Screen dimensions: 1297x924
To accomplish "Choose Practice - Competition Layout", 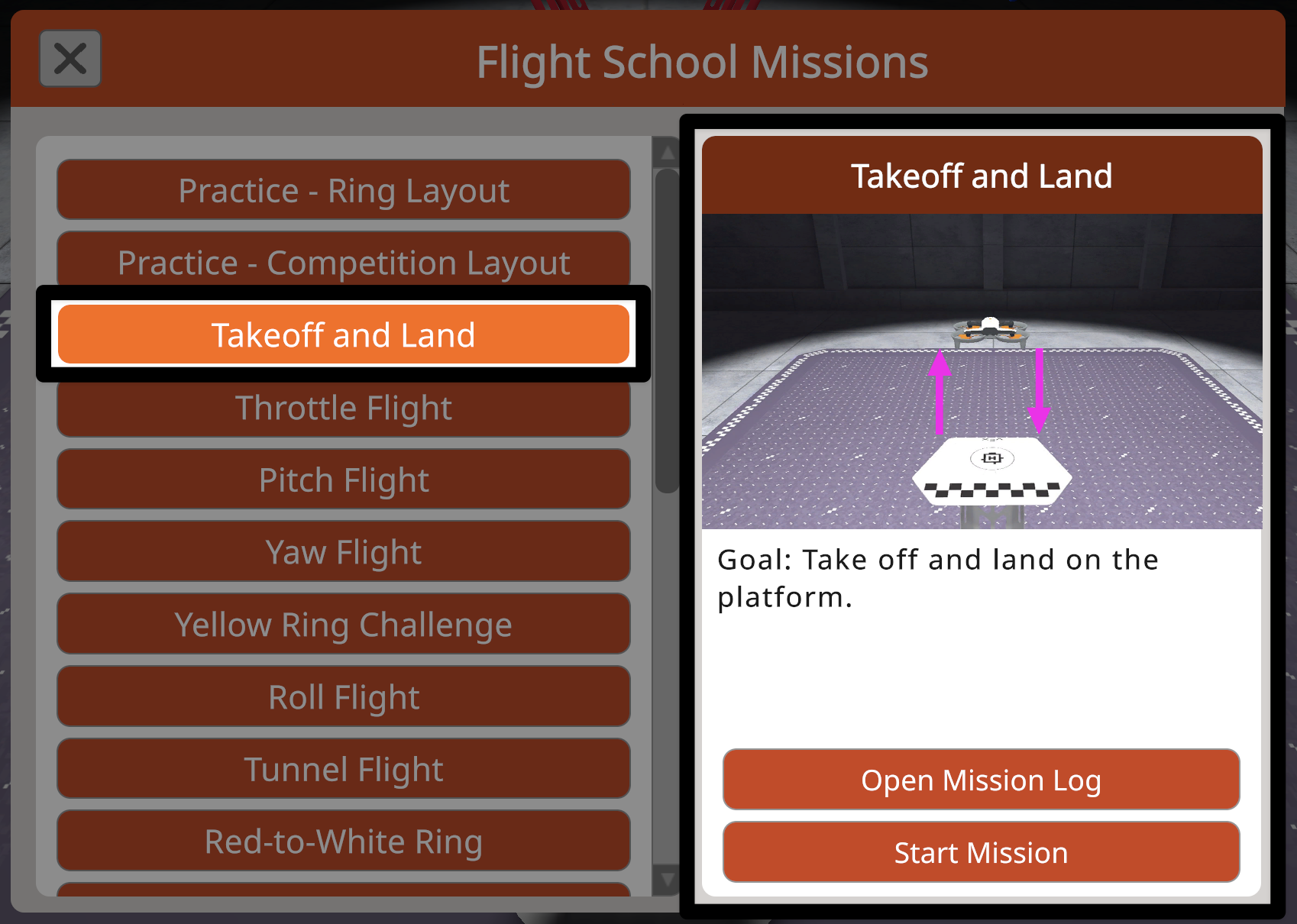I will (343, 262).
